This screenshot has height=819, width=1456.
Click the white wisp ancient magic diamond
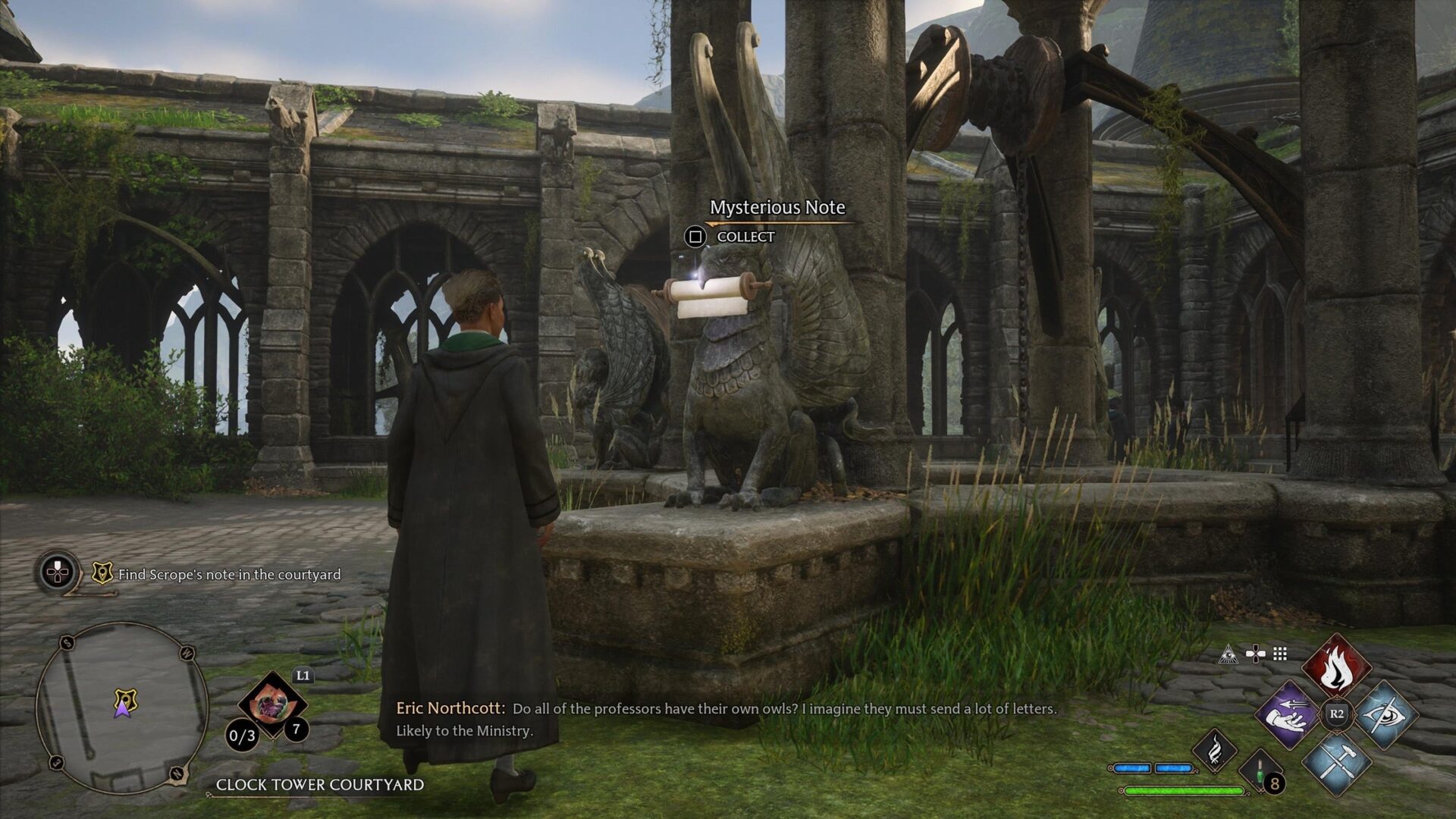(x=1214, y=751)
